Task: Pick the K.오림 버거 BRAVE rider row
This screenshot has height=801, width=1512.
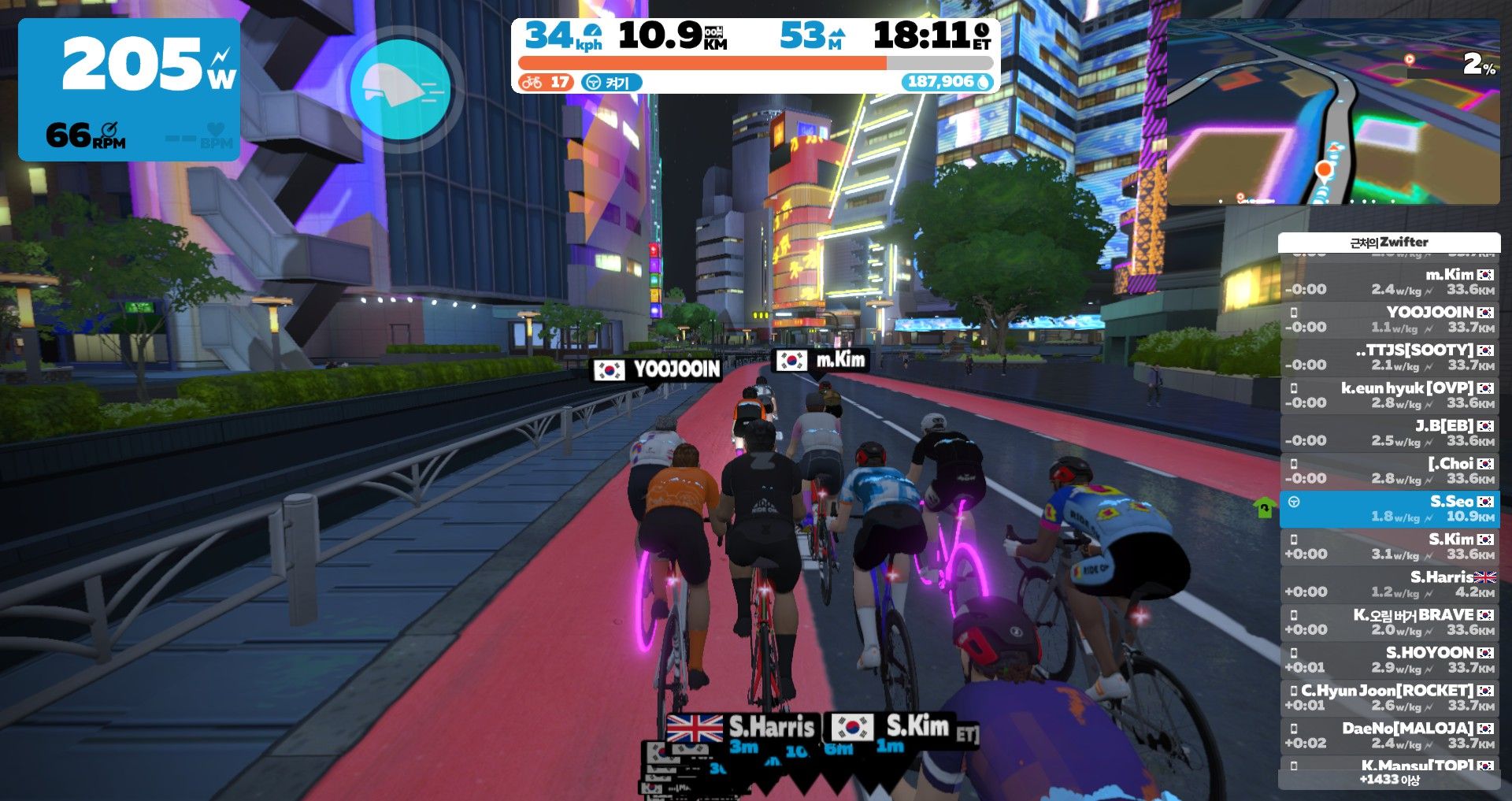Action: [1389, 622]
